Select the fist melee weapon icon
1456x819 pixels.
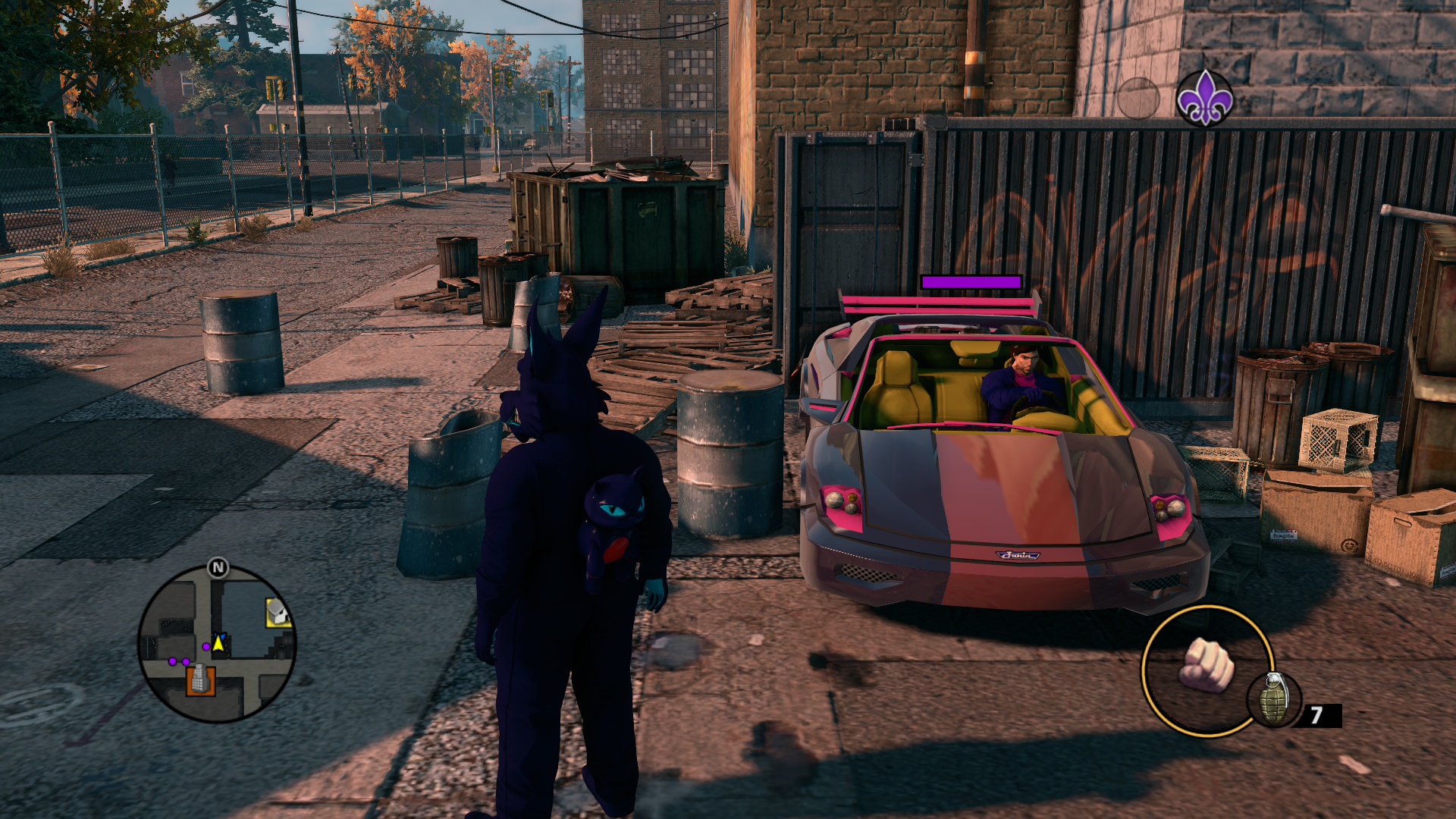[1207, 665]
